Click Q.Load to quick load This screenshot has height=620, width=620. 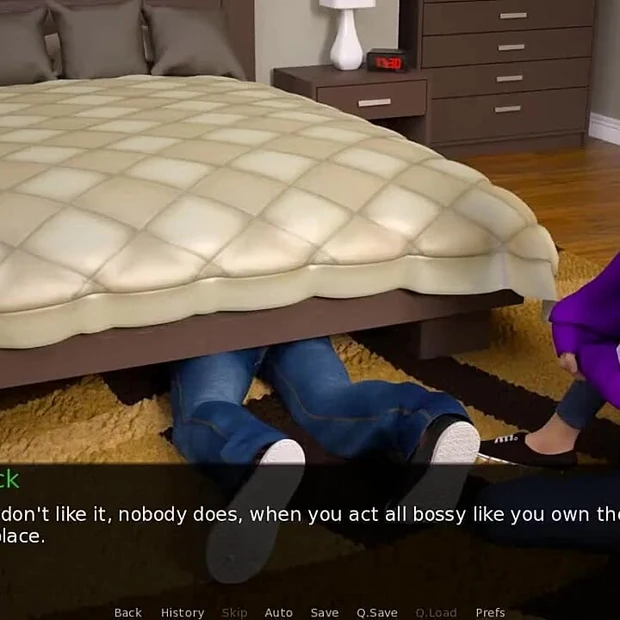click(436, 612)
